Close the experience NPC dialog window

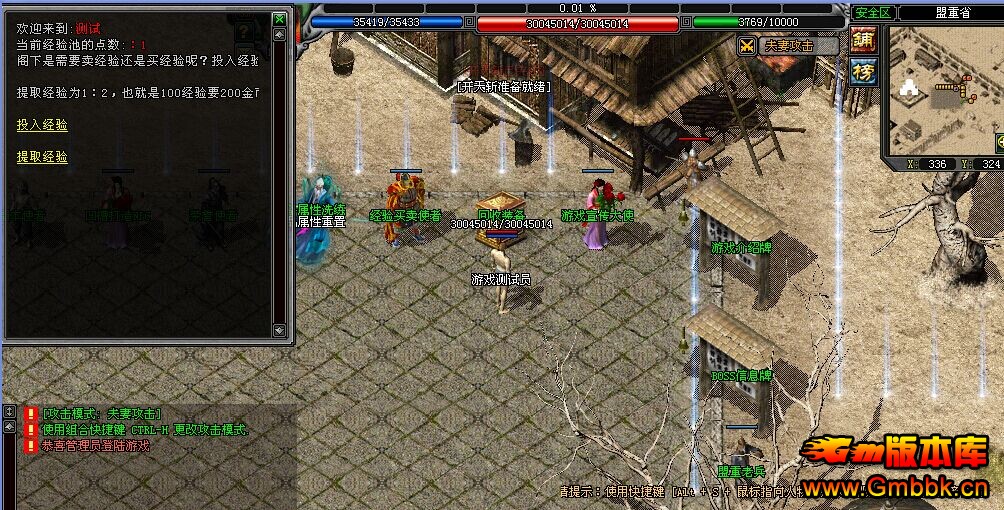point(280,19)
